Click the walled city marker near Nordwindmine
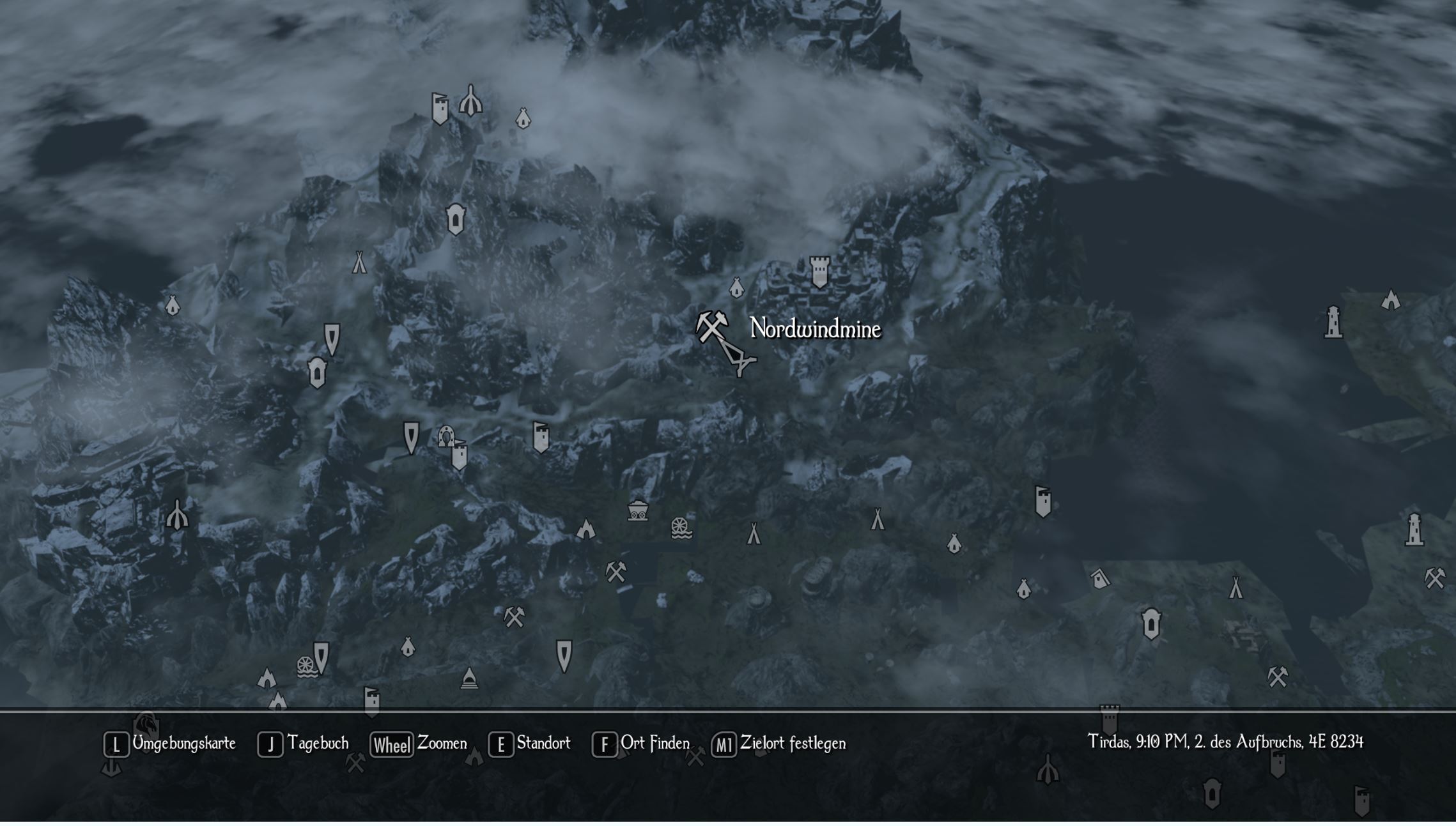The height and width of the screenshot is (826, 1456). coord(819,272)
